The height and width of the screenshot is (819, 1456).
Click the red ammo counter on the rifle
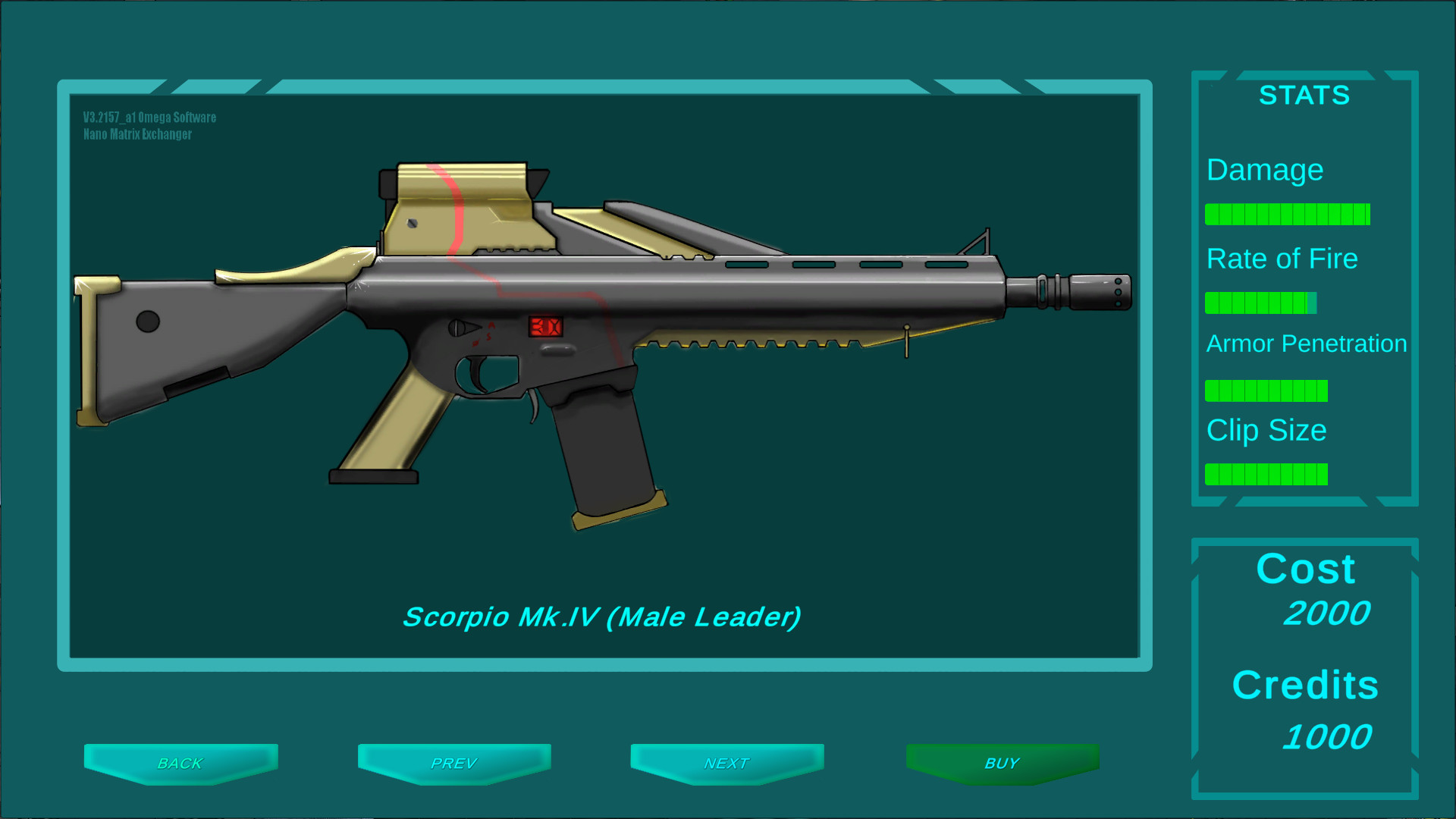[x=544, y=327]
